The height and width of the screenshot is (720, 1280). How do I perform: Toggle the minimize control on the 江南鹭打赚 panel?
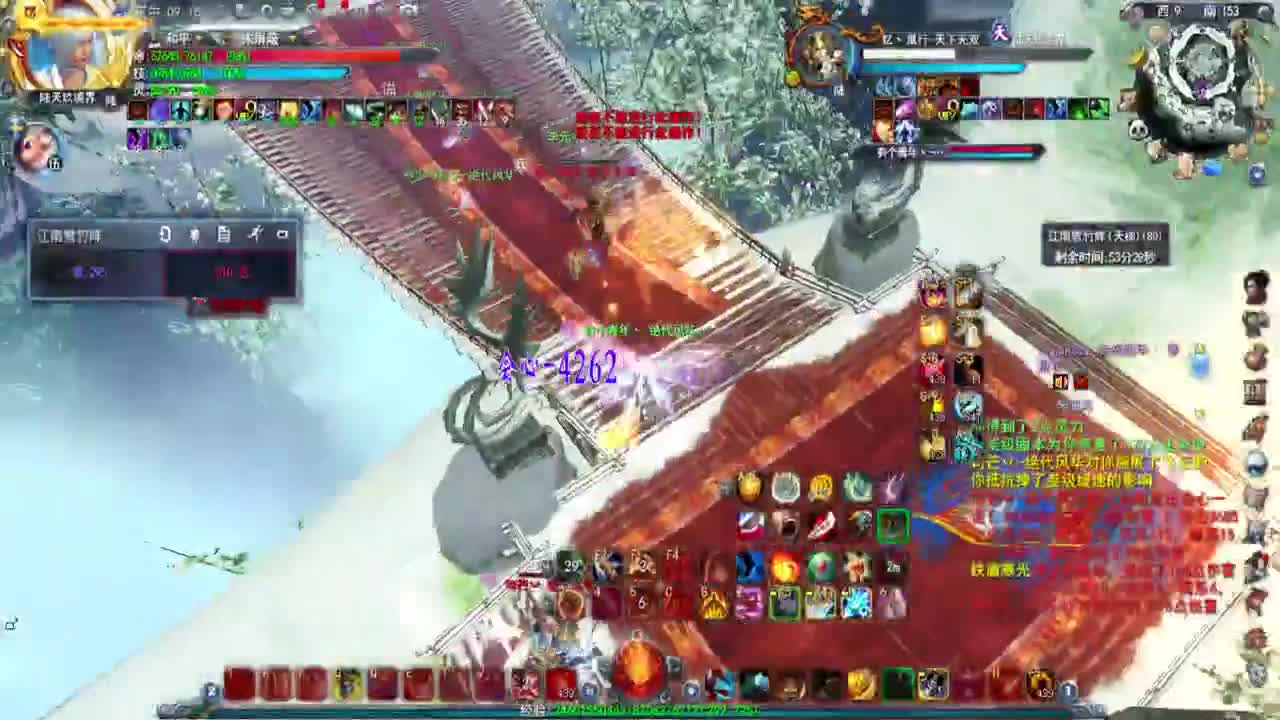pos(281,236)
